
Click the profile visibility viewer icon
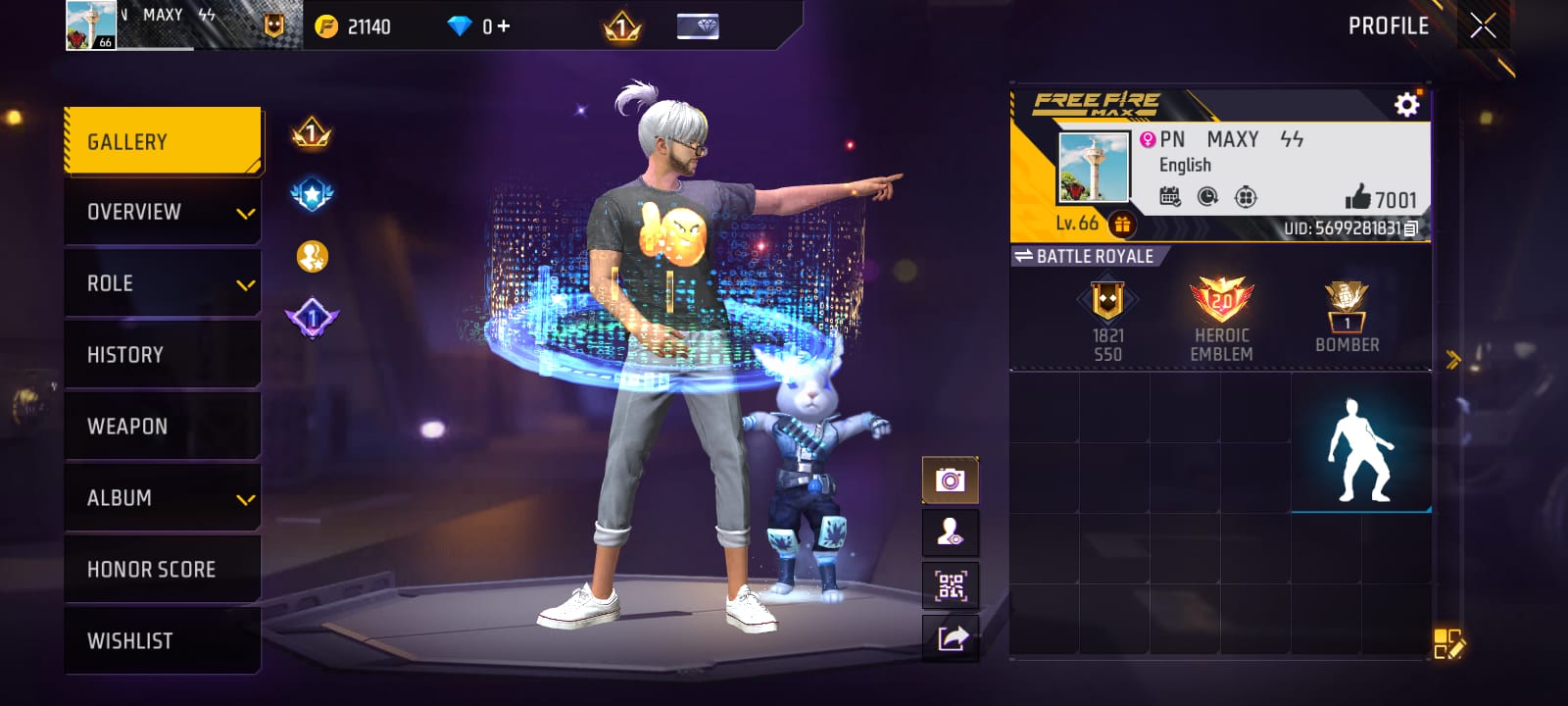(950, 532)
